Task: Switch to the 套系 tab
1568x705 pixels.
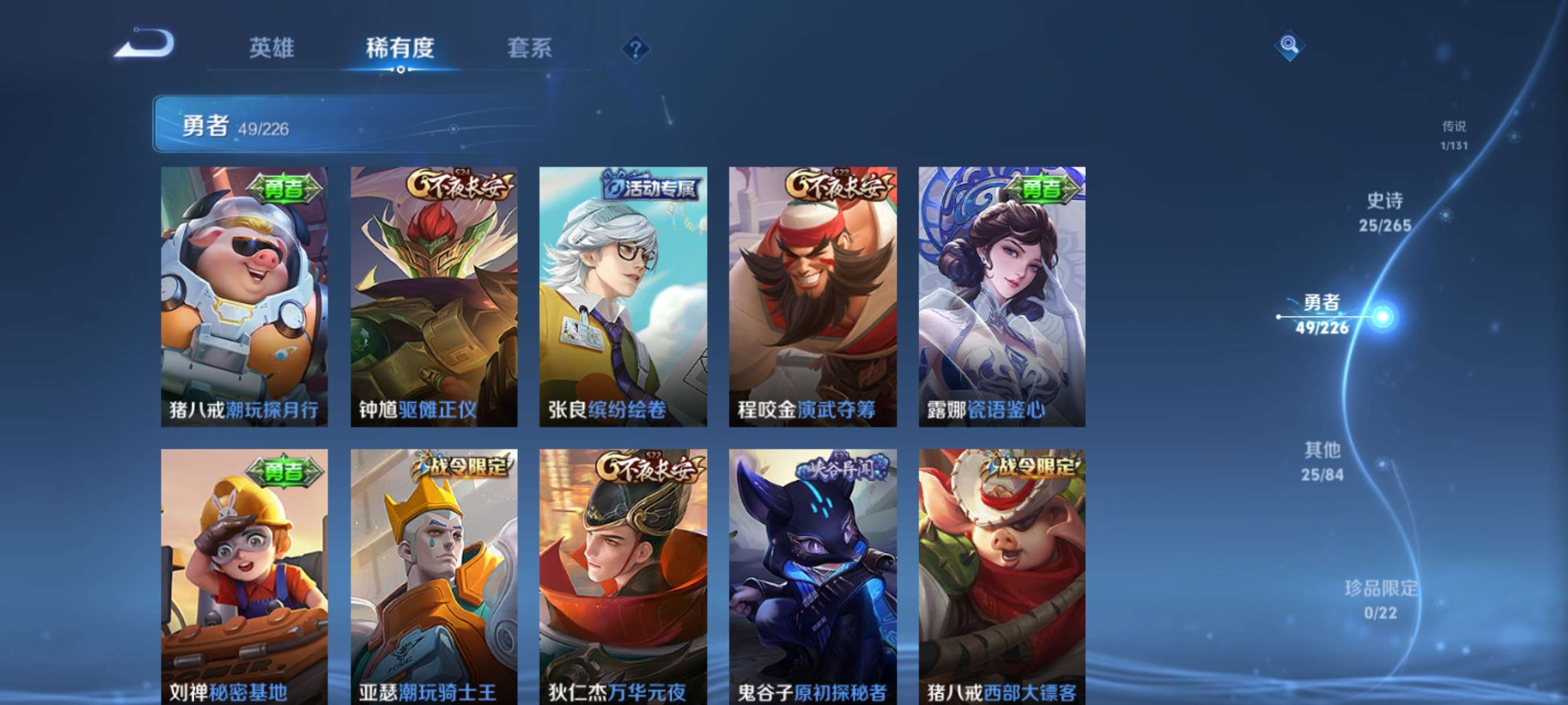Action: 530,49
